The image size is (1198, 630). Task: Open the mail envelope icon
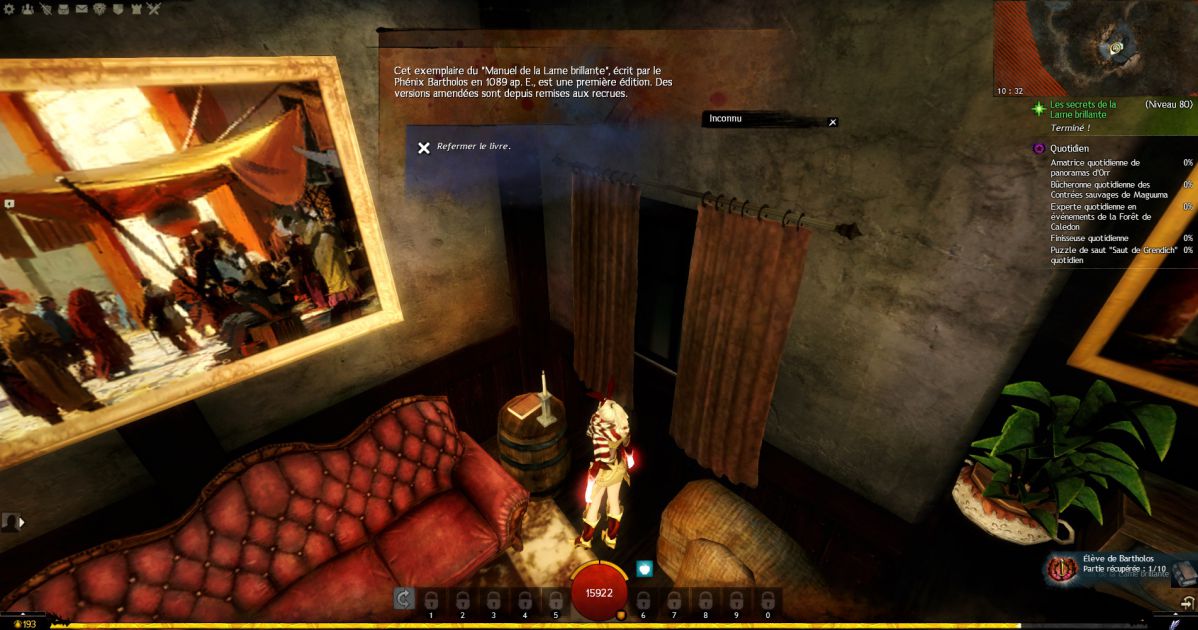coord(81,9)
